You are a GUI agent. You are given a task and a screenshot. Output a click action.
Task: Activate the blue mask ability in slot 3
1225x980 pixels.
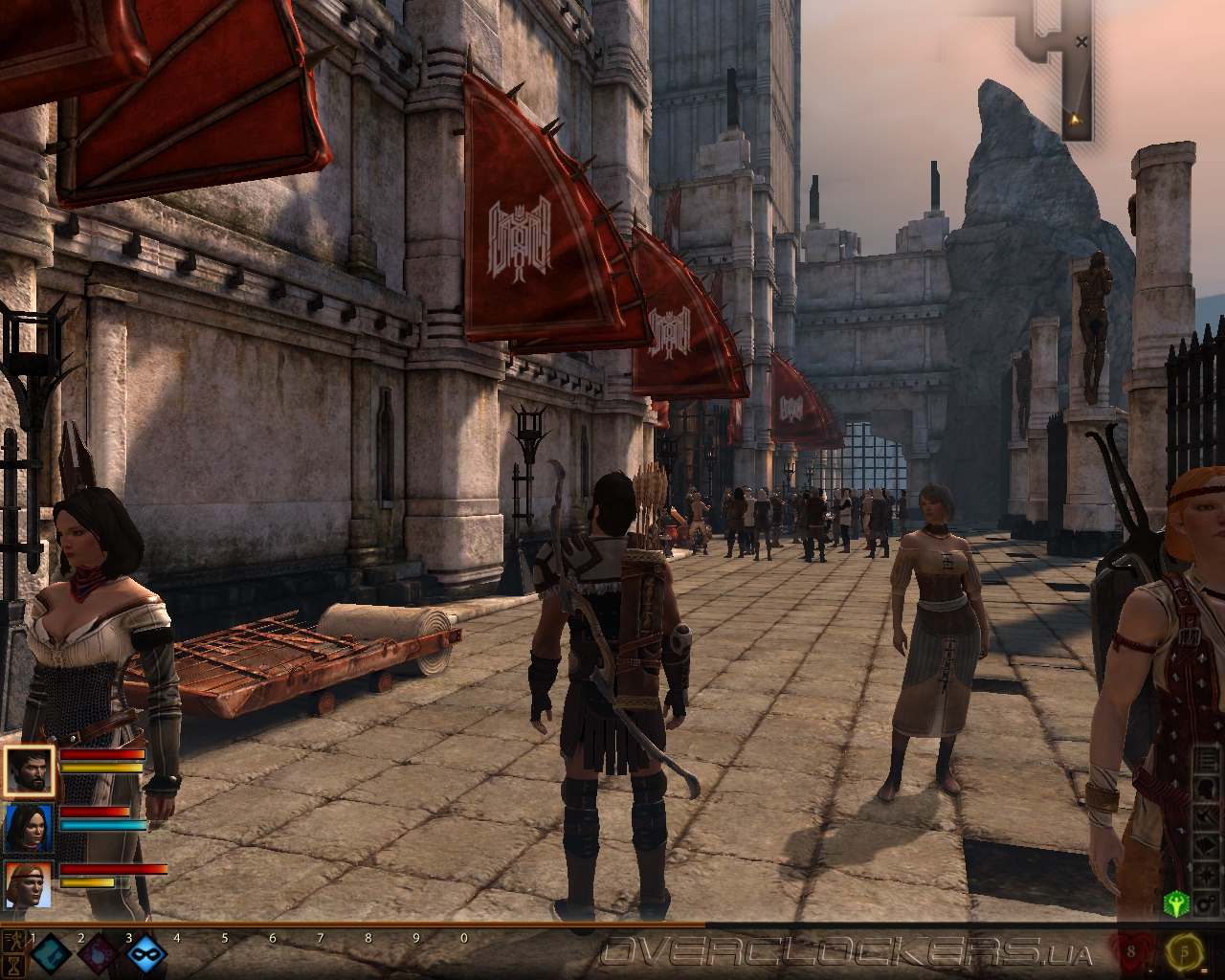pyautogui.click(x=145, y=955)
